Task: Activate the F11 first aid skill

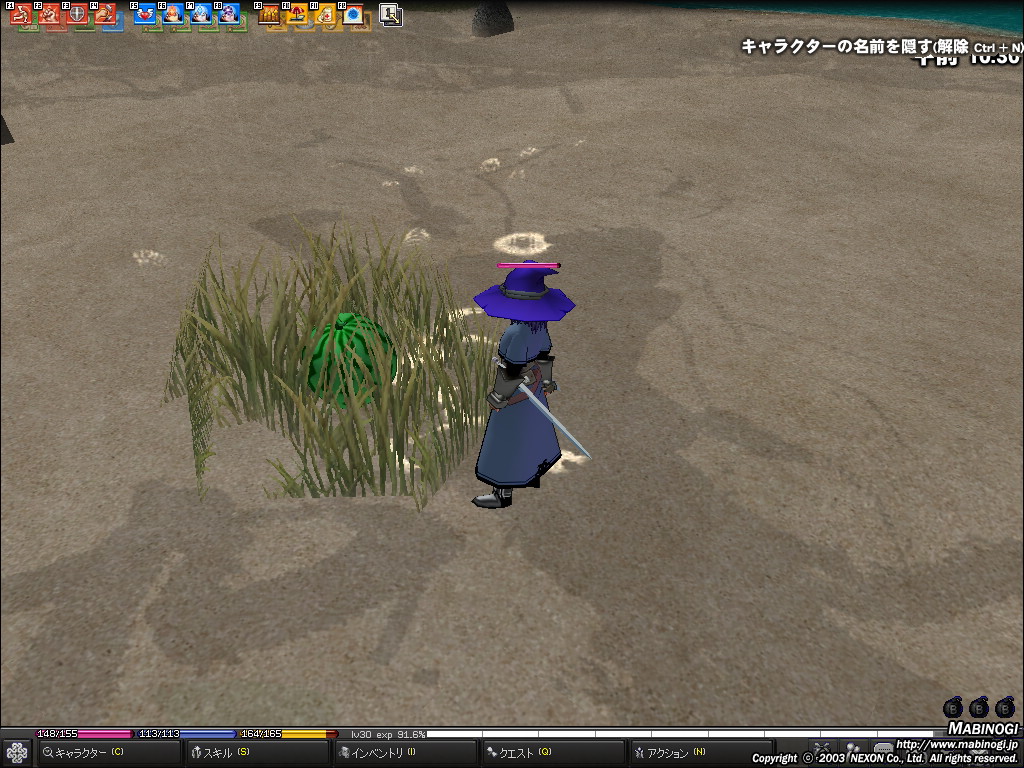Action: tap(325, 15)
